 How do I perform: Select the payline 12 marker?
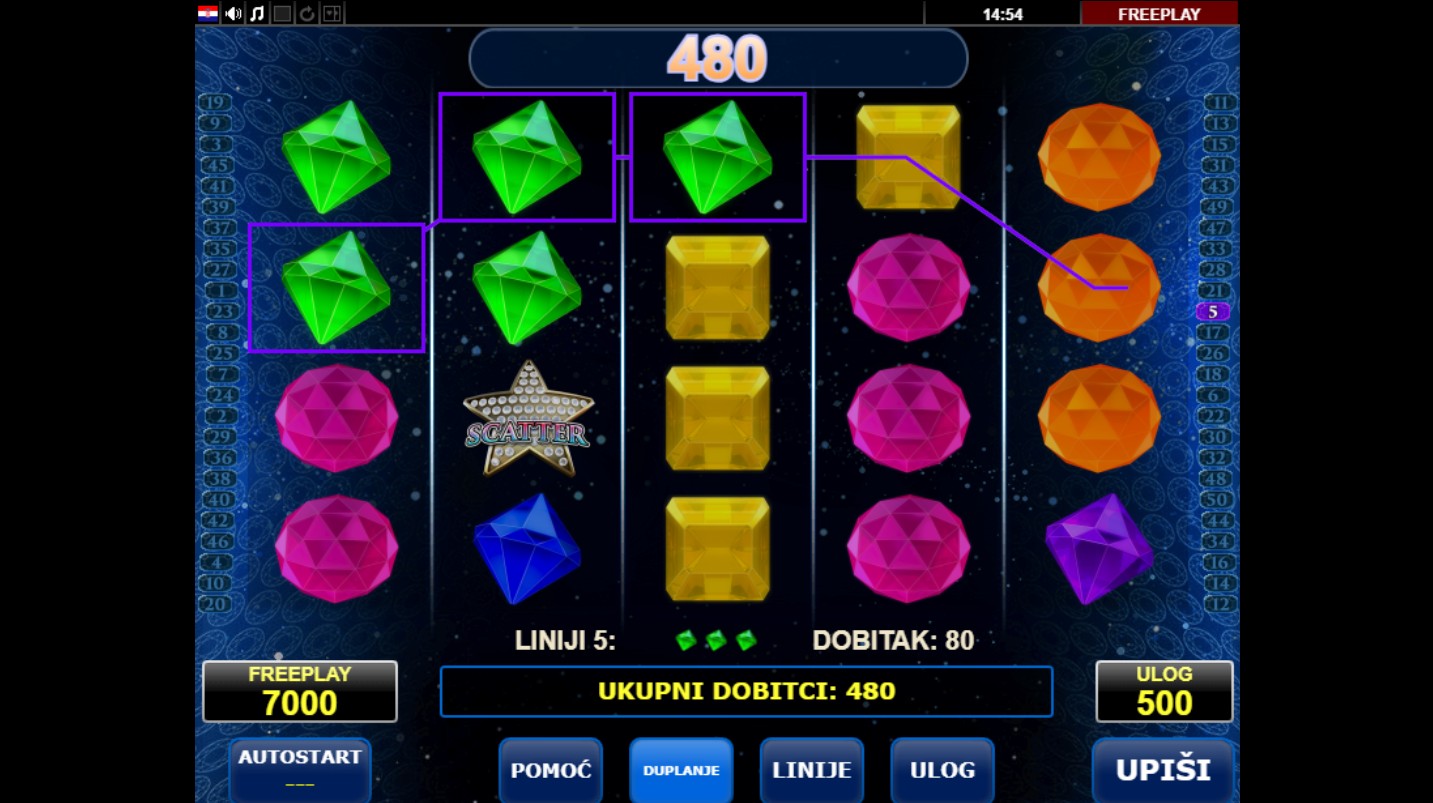coord(1220,604)
